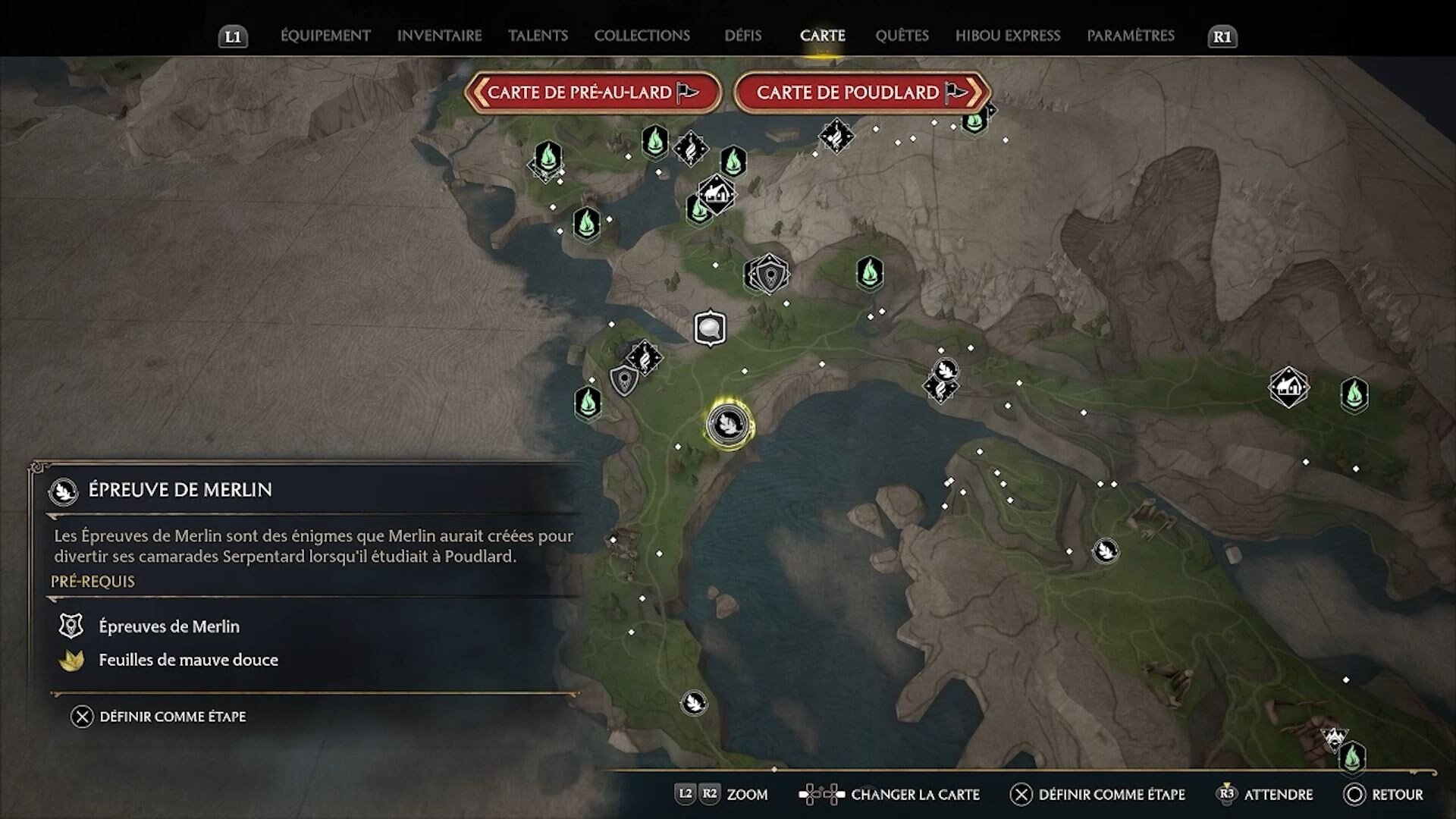Click the speech bubble marker on the map
1456x819 pixels.
[x=710, y=328]
